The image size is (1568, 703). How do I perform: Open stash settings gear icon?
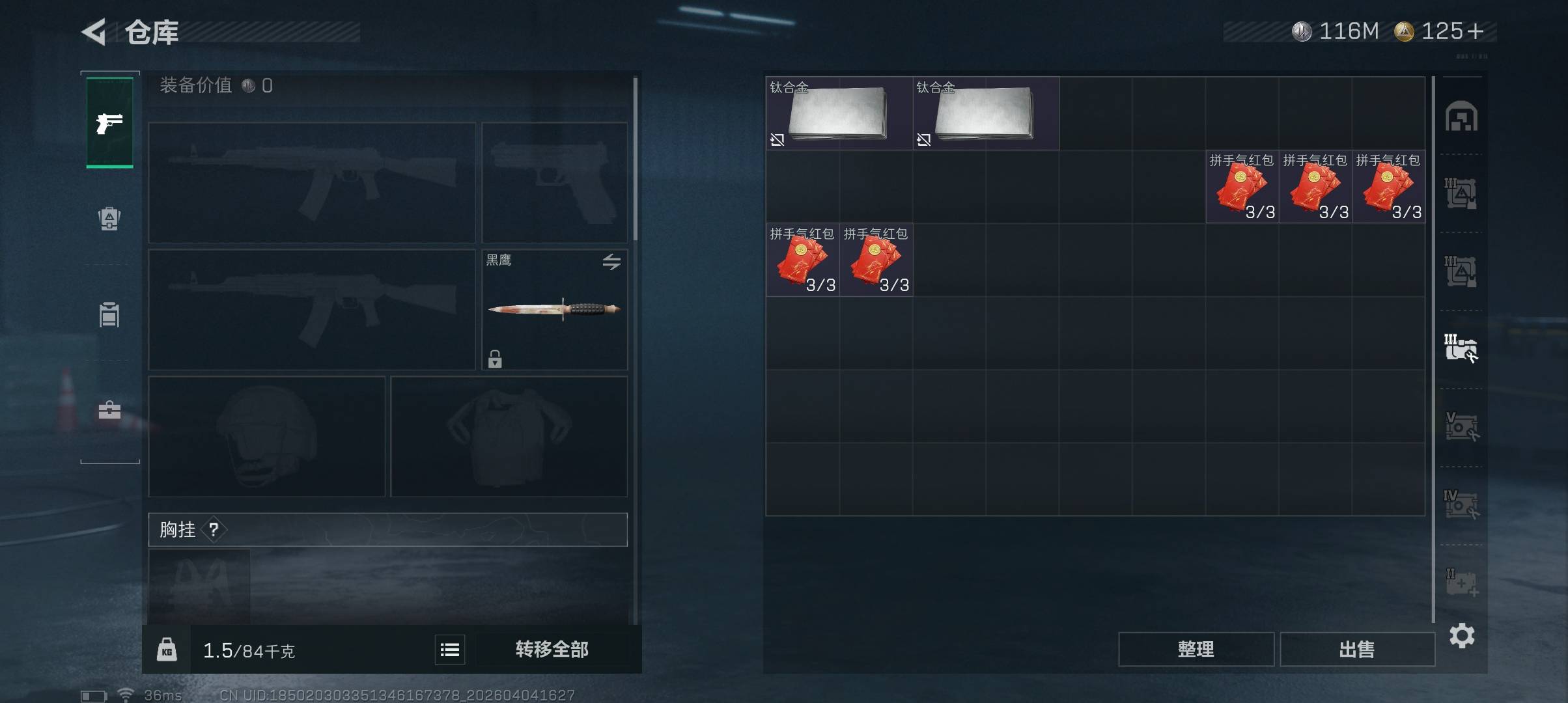[x=1462, y=635]
